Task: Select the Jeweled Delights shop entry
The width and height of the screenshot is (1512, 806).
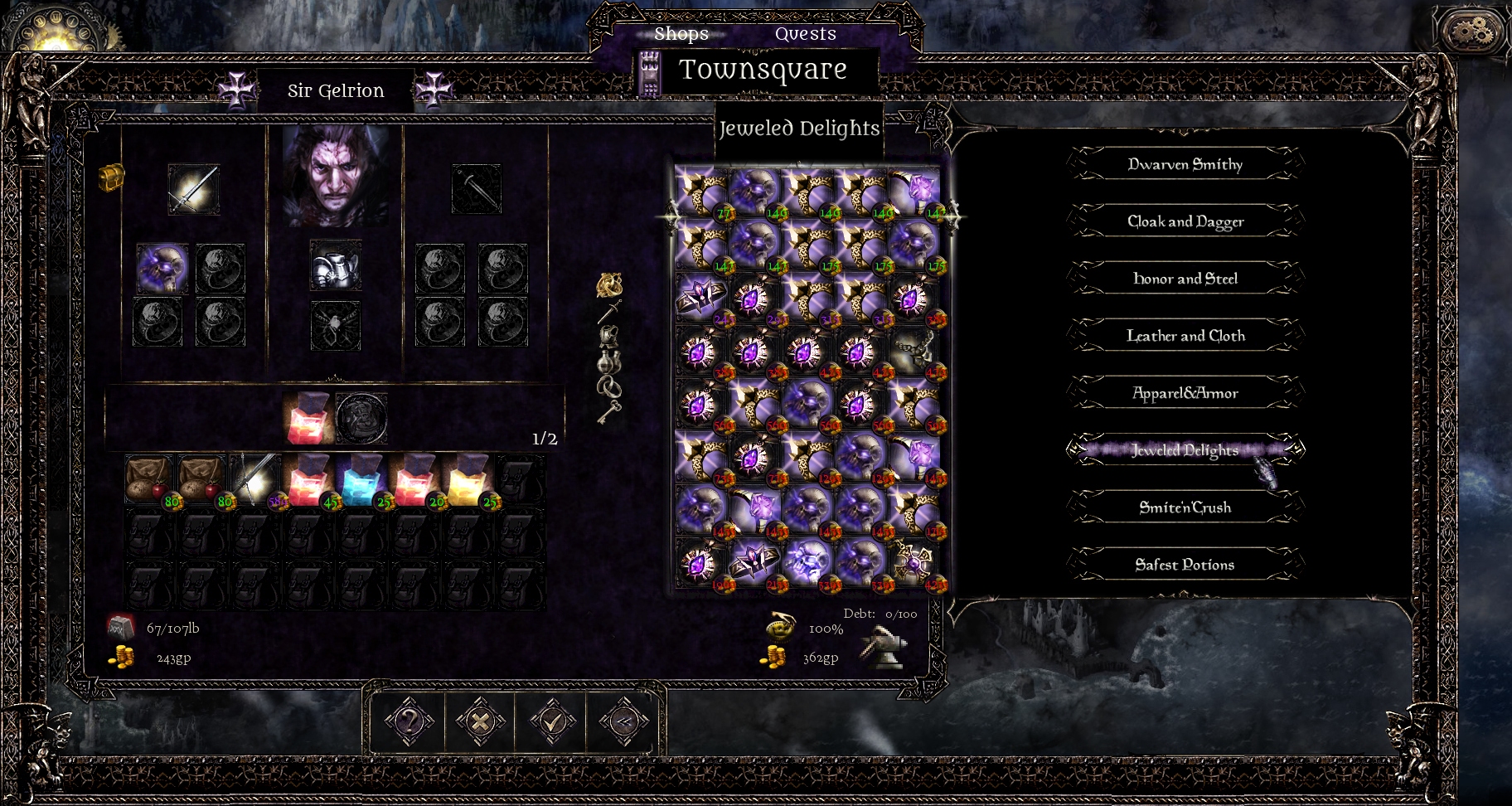Action: click(1185, 450)
